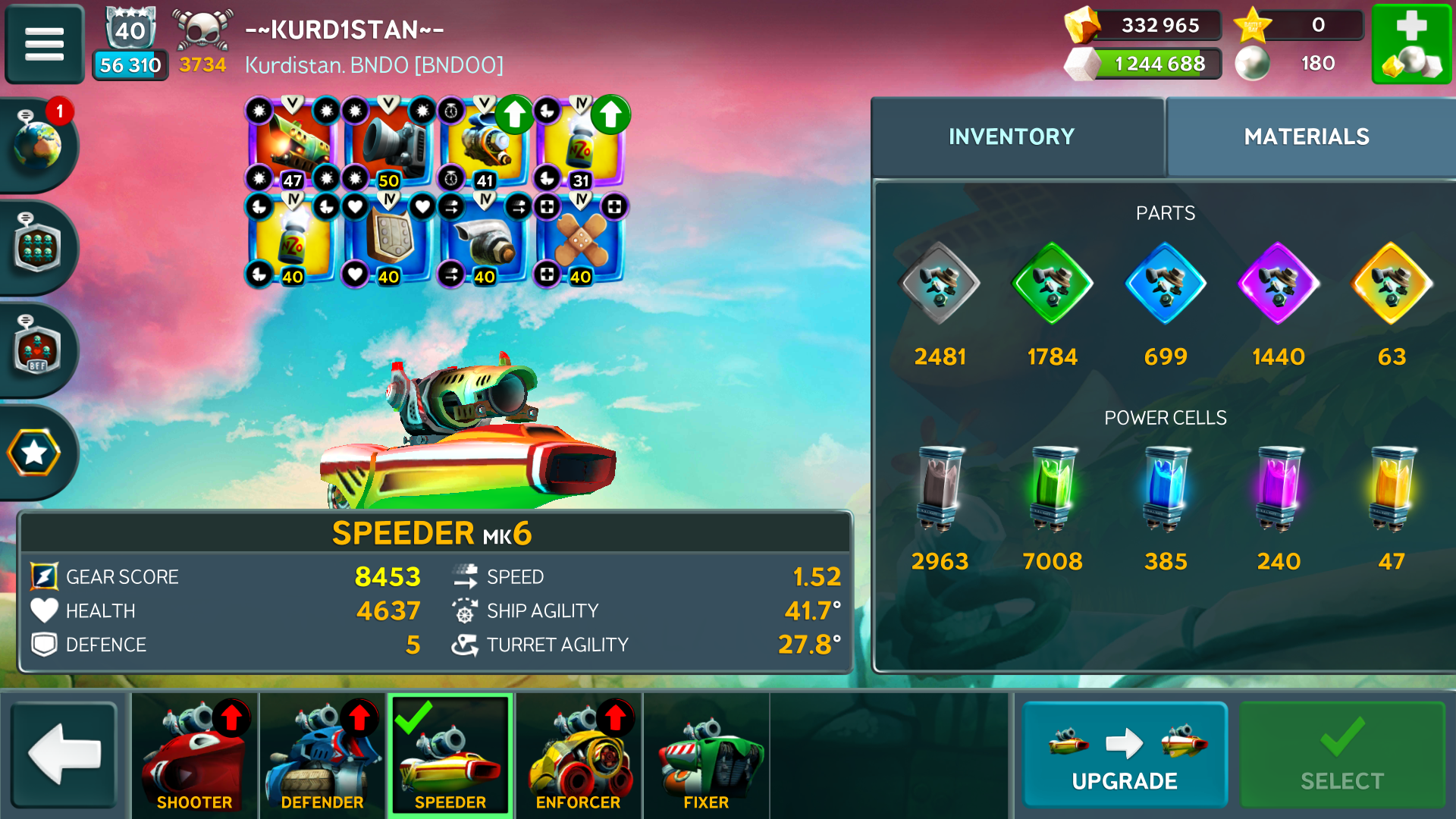Choose the Defender ship
This screenshot has height=819, width=1456.
pyautogui.click(x=322, y=754)
